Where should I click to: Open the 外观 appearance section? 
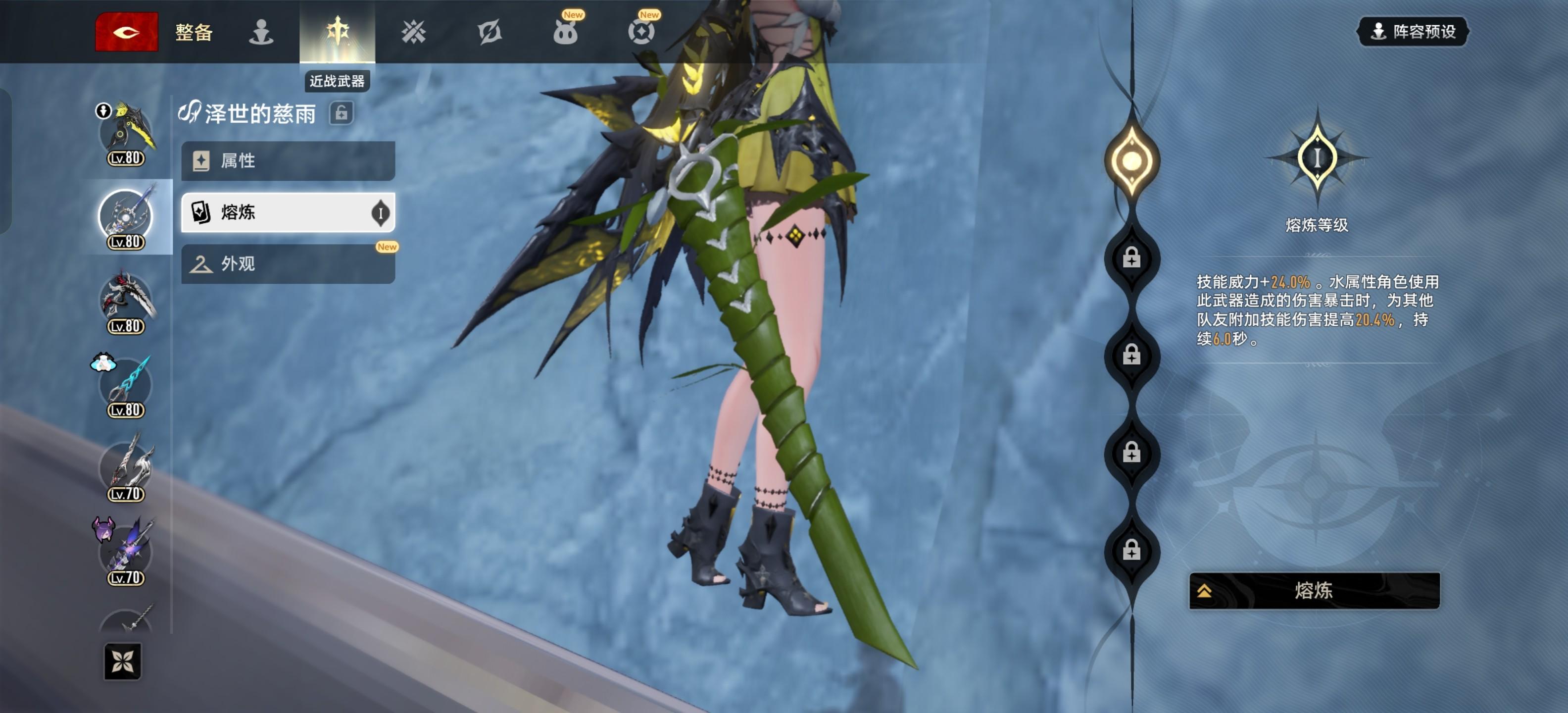288,264
